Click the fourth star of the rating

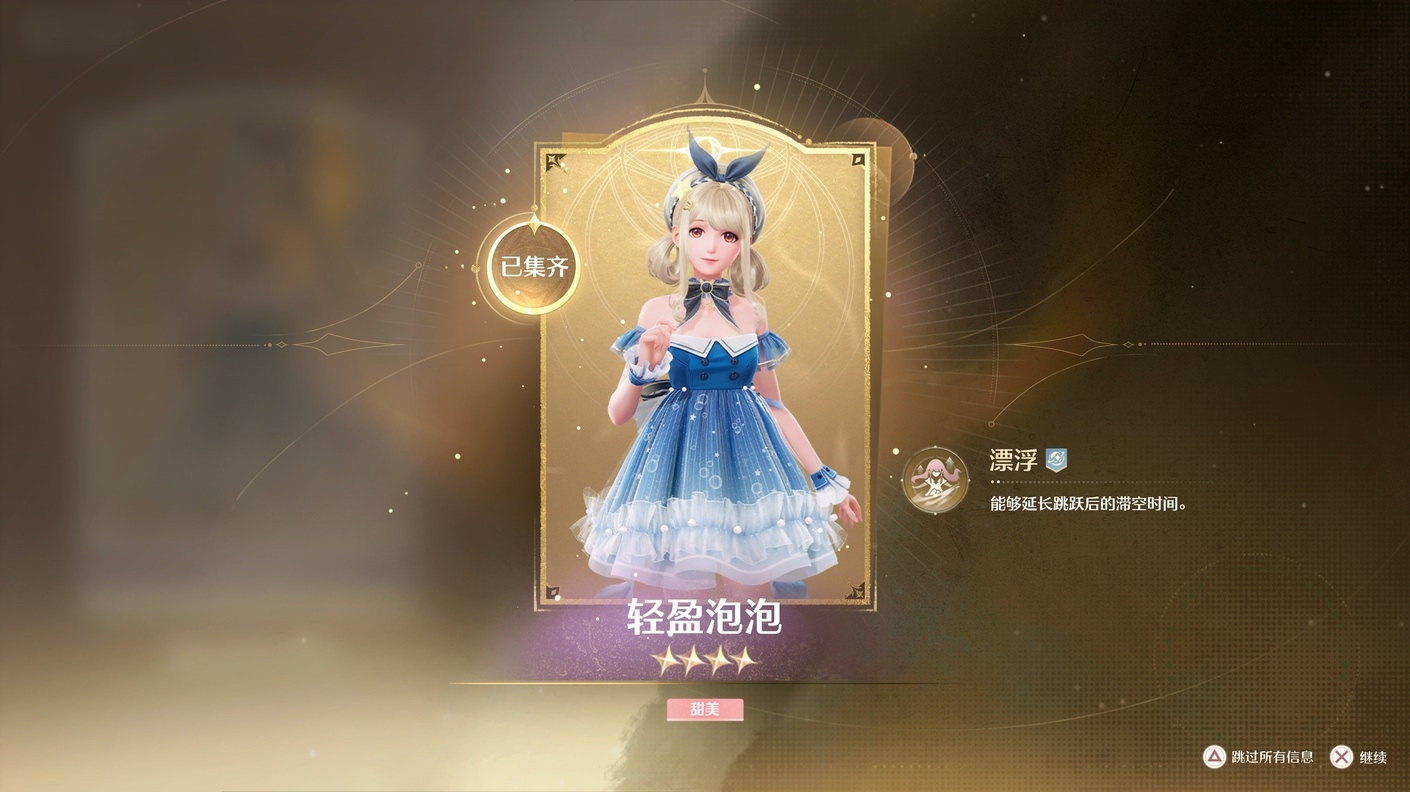click(740, 660)
